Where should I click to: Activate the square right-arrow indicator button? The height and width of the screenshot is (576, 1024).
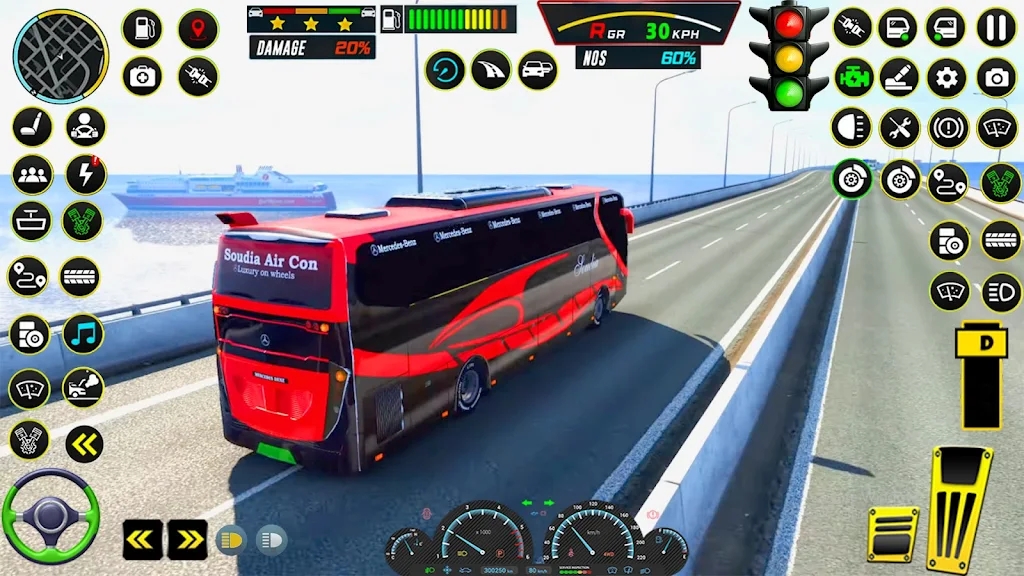[x=187, y=539]
